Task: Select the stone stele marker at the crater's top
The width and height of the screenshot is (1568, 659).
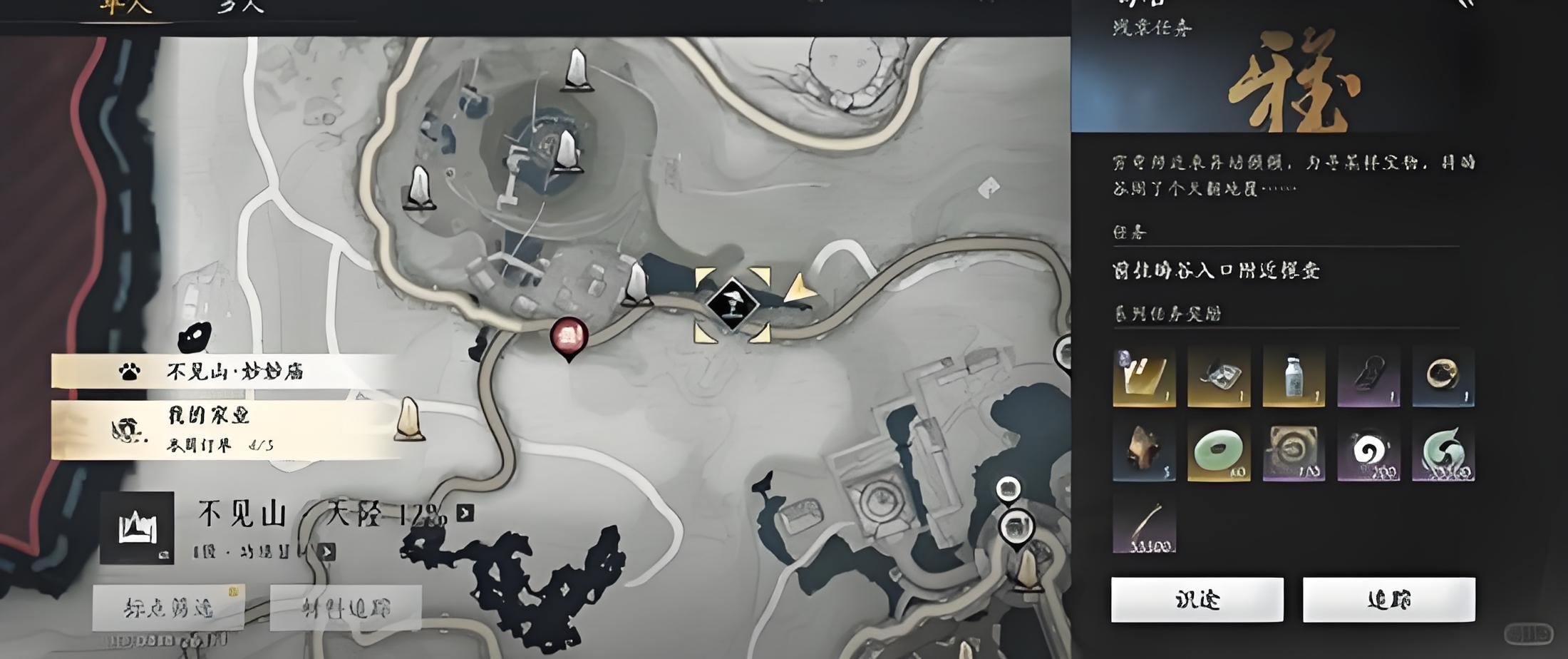Action: [x=577, y=70]
